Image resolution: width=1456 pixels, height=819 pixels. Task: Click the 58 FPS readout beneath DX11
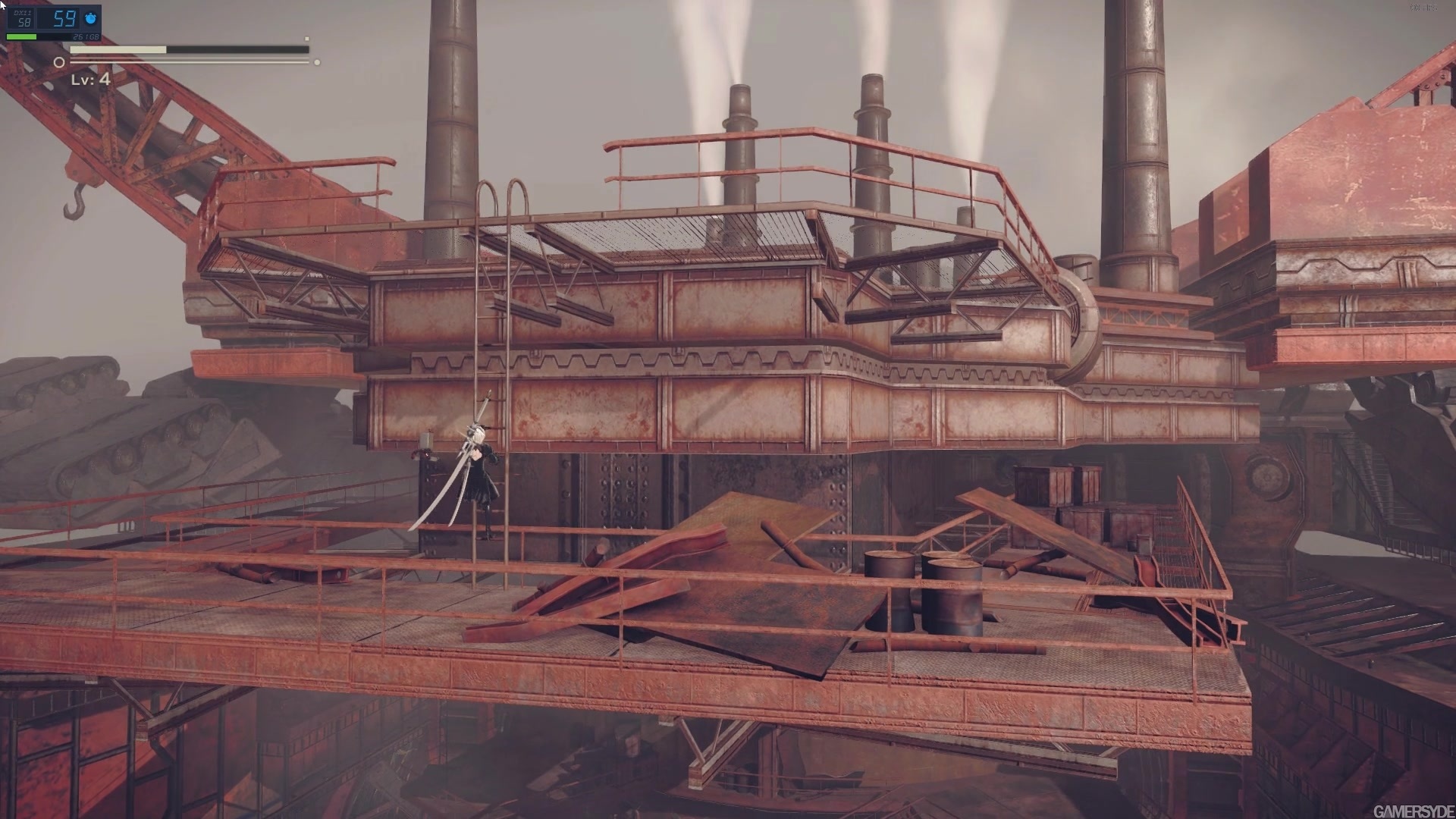[x=24, y=22]
